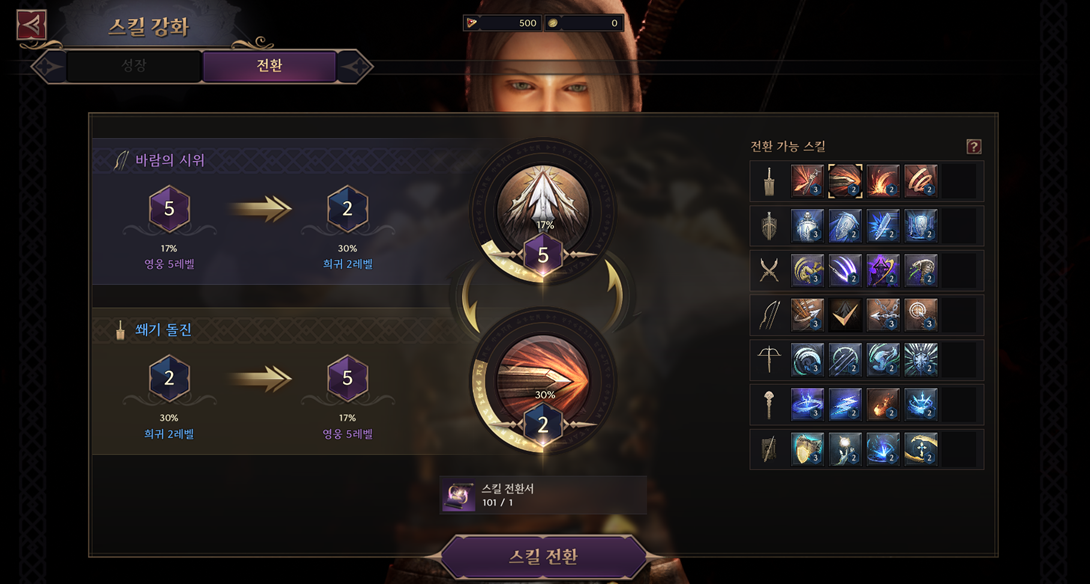Pick the fireball meteor staff skill

pyautogui.click(x=883, y=404)
